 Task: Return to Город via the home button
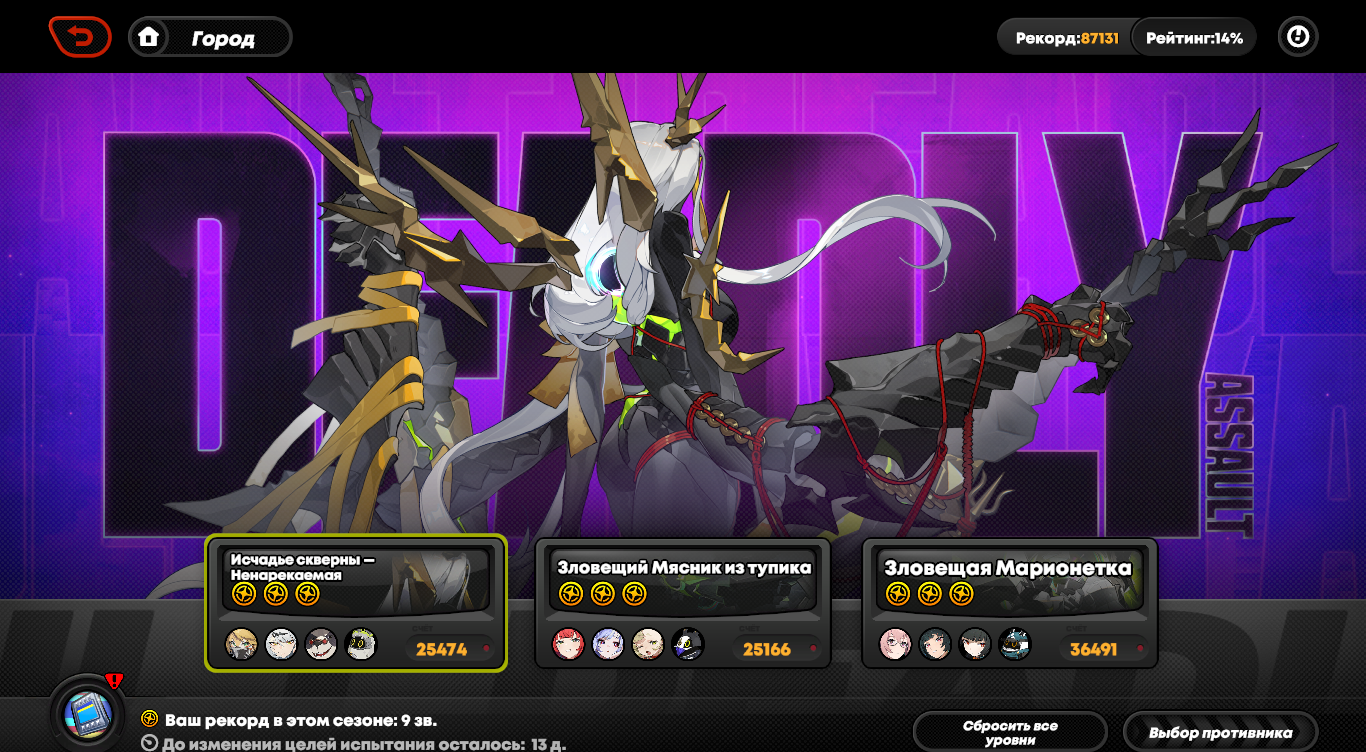coord(210,38)
